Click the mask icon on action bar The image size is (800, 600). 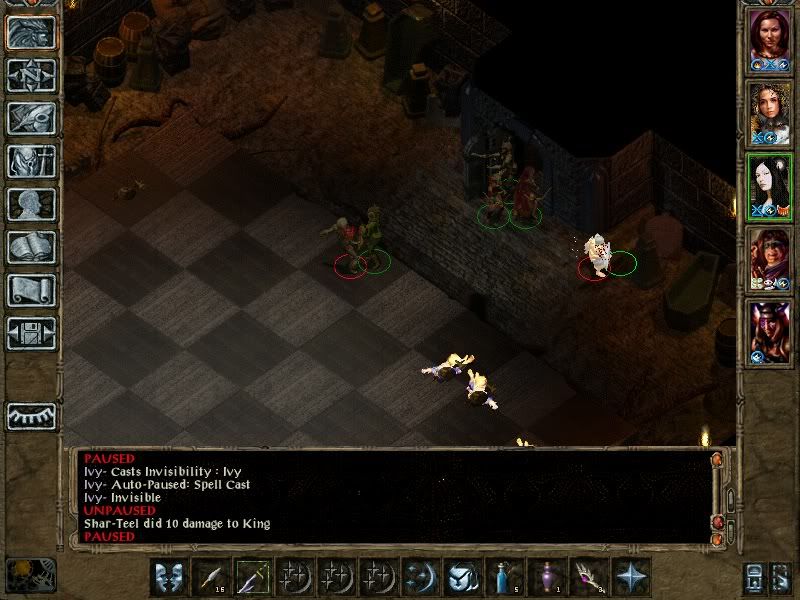point(169,577)
